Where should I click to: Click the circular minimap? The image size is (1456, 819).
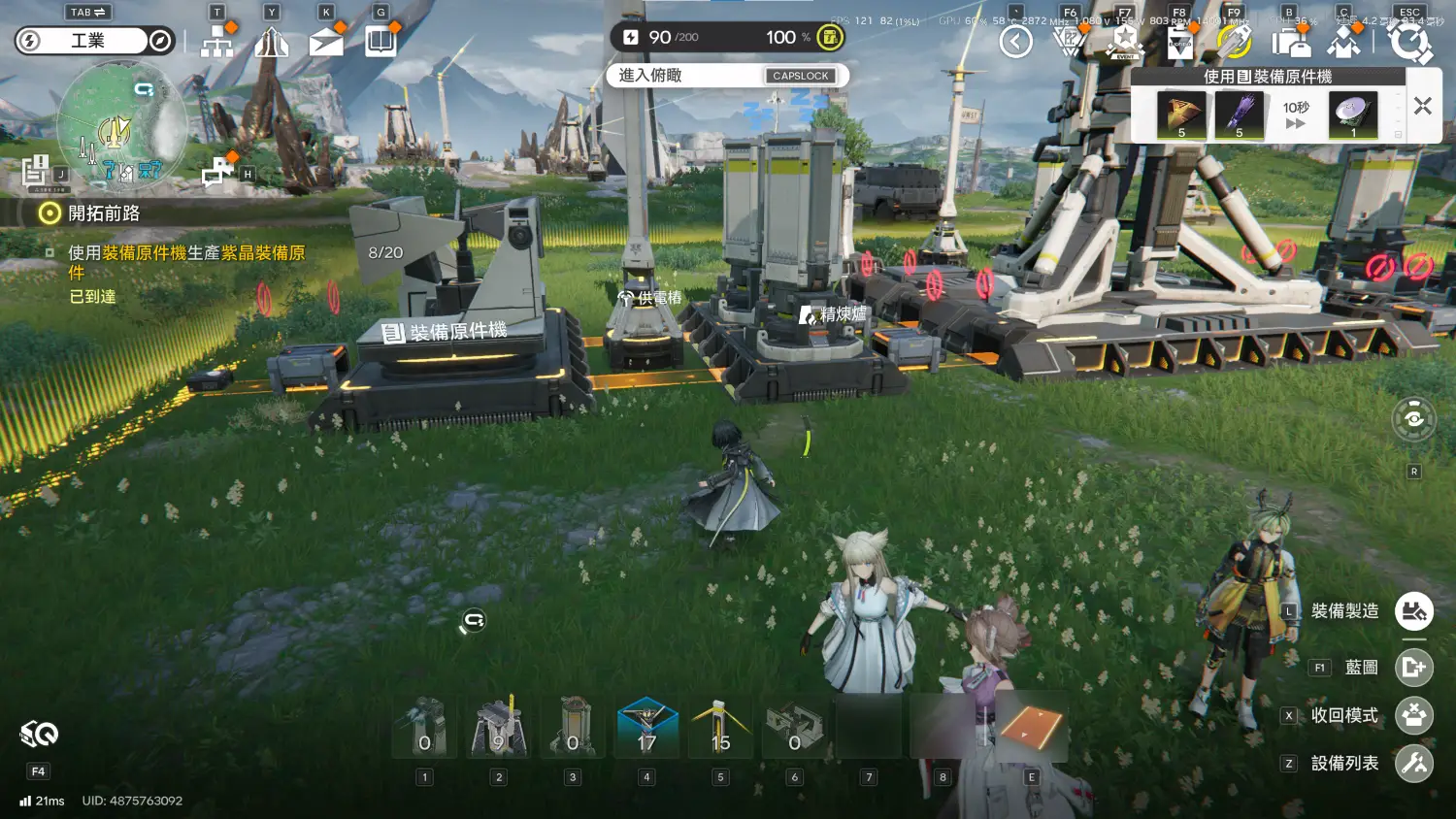point(120,125)
